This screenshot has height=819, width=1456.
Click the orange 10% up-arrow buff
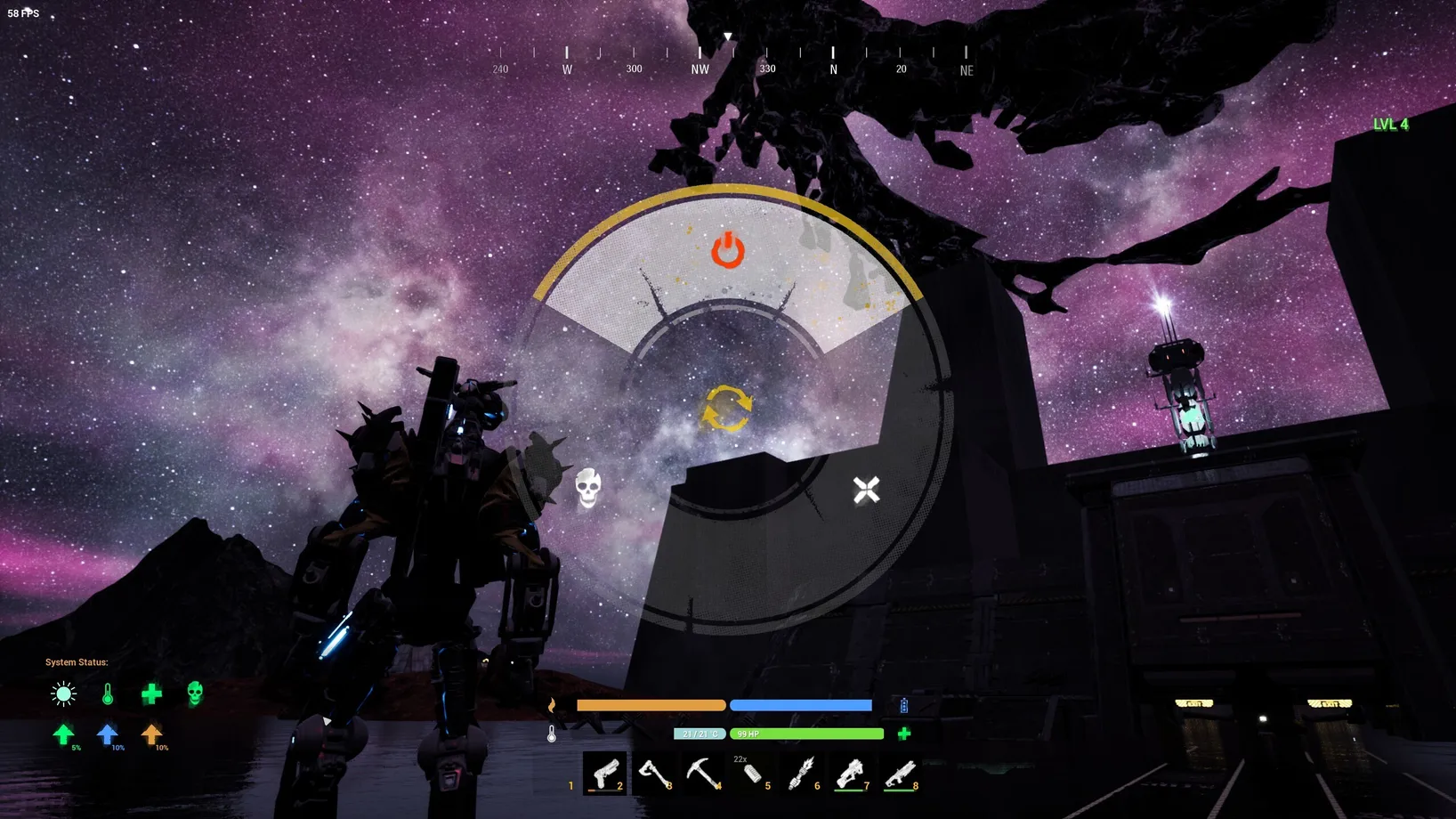pos(151,734)
